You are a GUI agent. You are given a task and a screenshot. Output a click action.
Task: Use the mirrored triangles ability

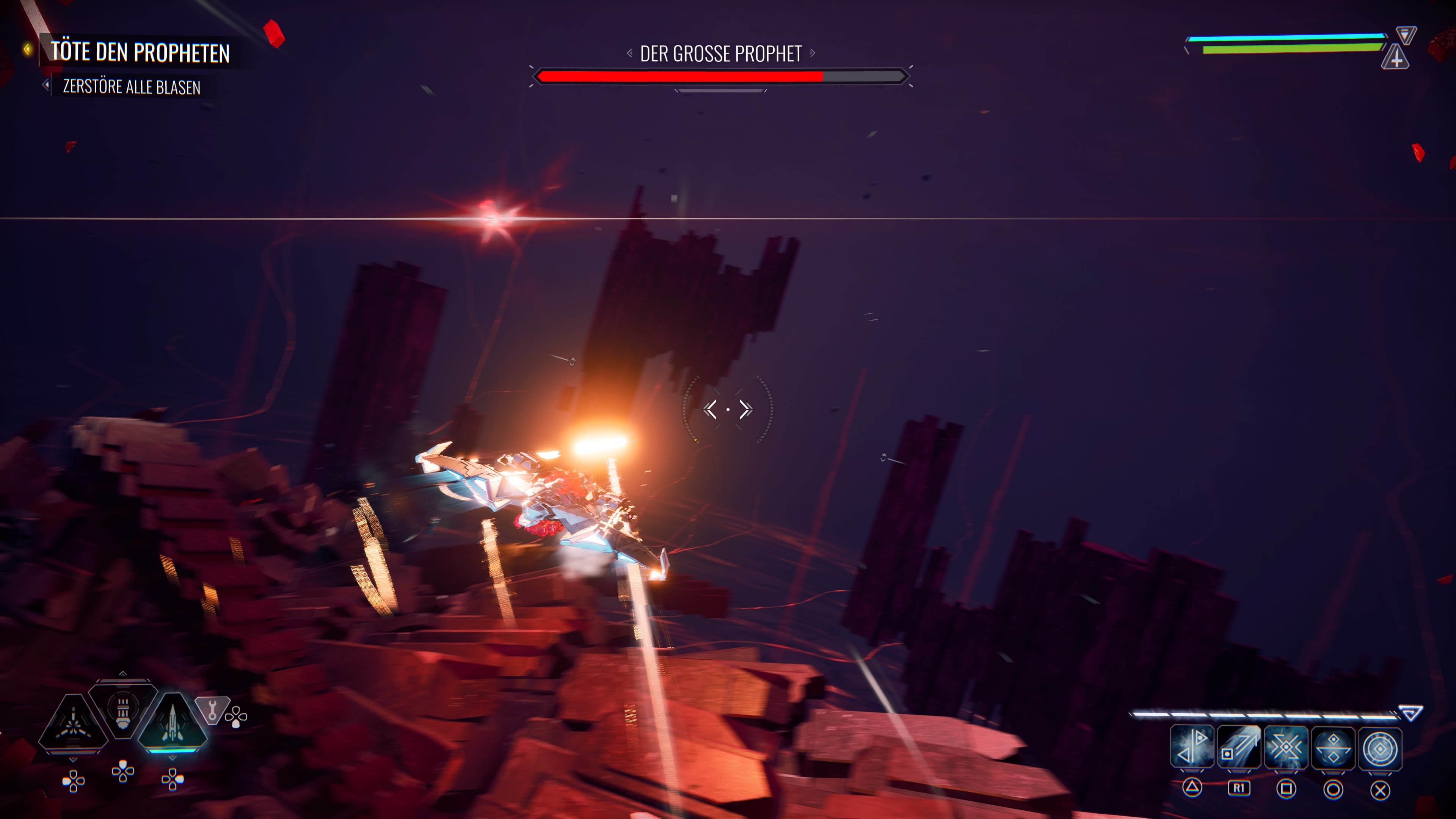1192,748
